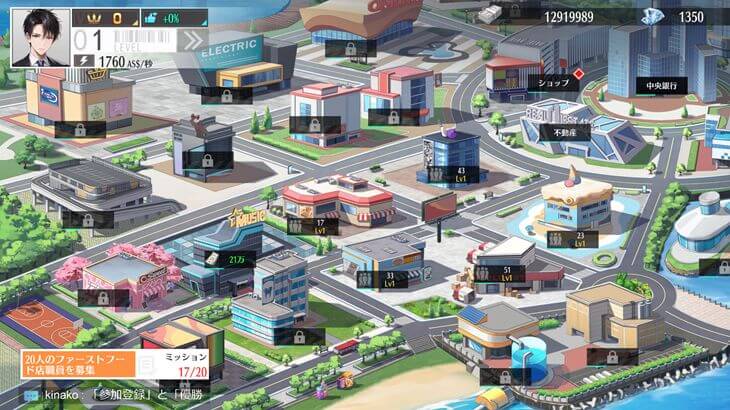Enter the 中央銀行 (central bank) label
The image size is (730, 410).
[x=661, y=86]
